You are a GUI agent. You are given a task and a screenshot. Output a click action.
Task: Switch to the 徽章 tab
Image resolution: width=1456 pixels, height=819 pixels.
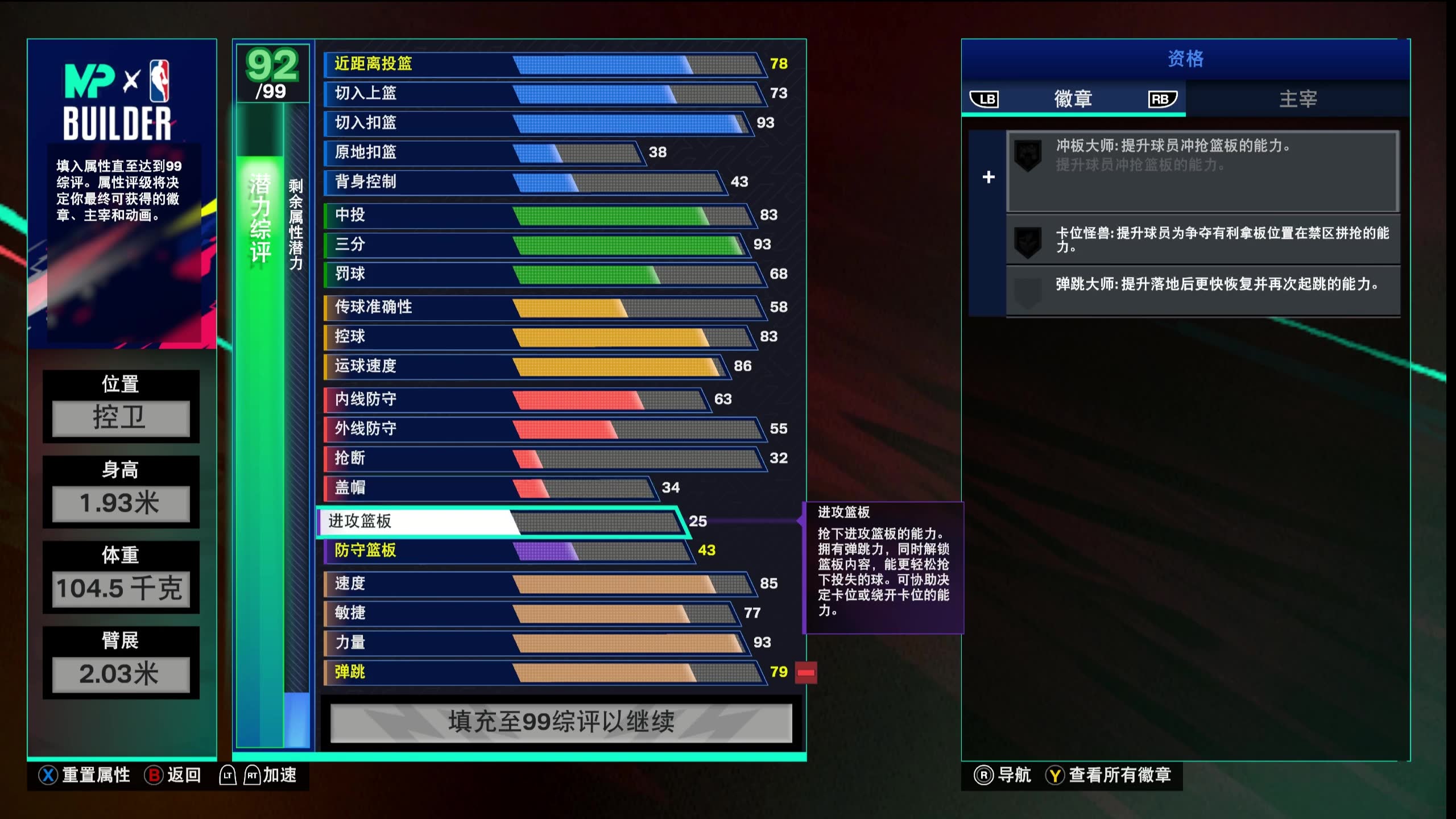click(1075, 99)
